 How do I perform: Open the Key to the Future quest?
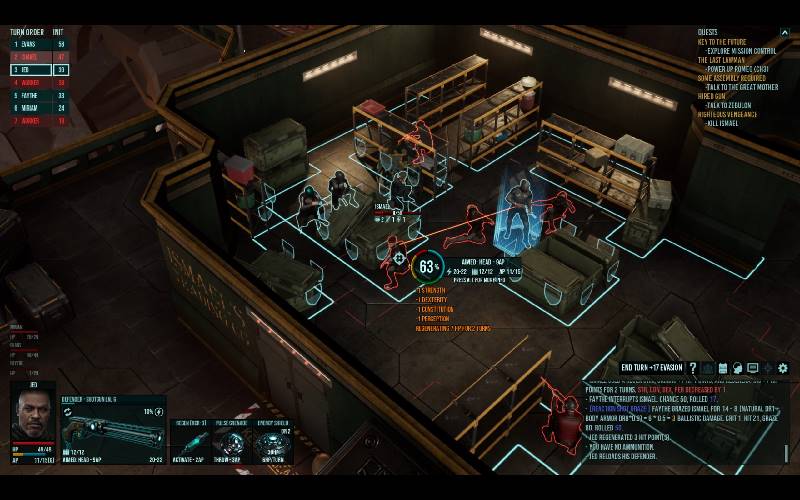723,42
